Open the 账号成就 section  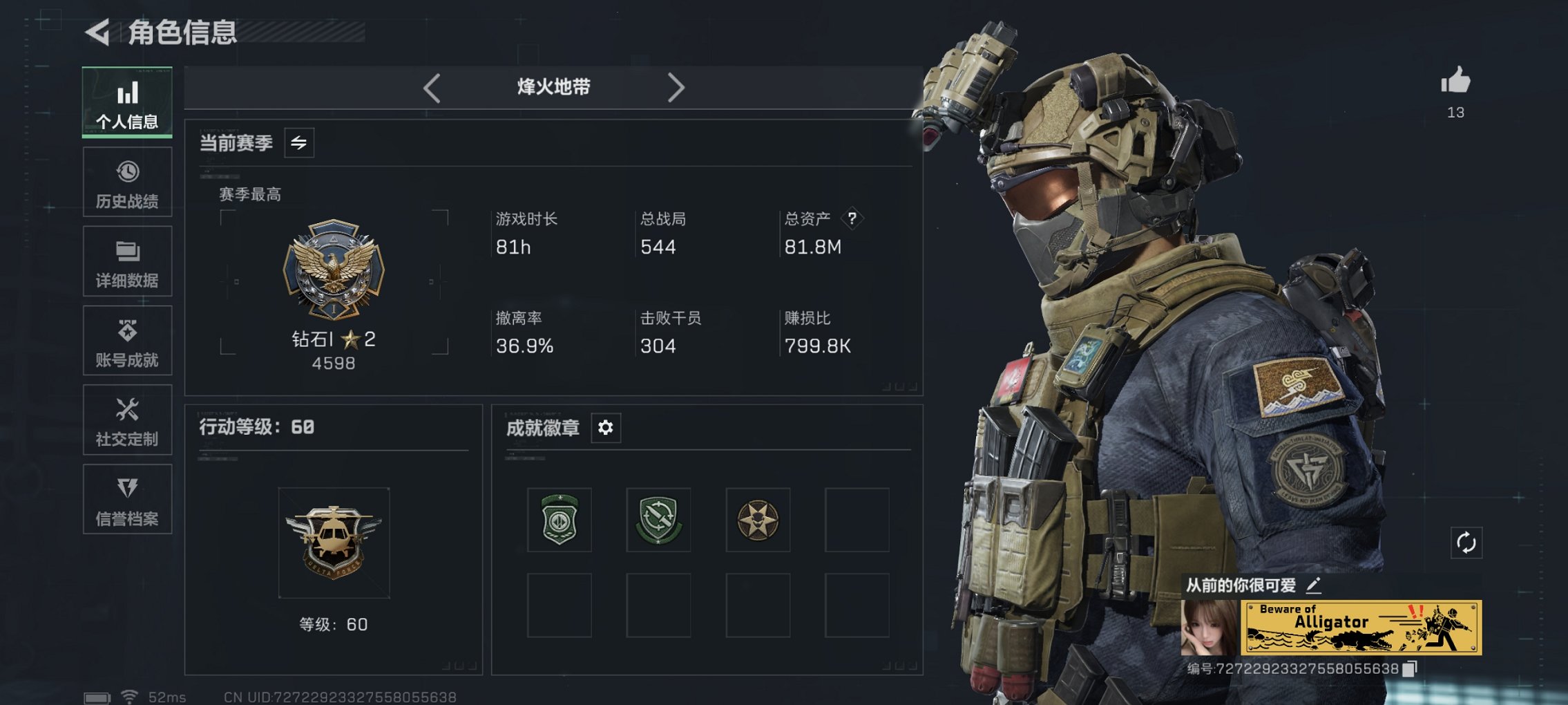[x=127, y=340]
